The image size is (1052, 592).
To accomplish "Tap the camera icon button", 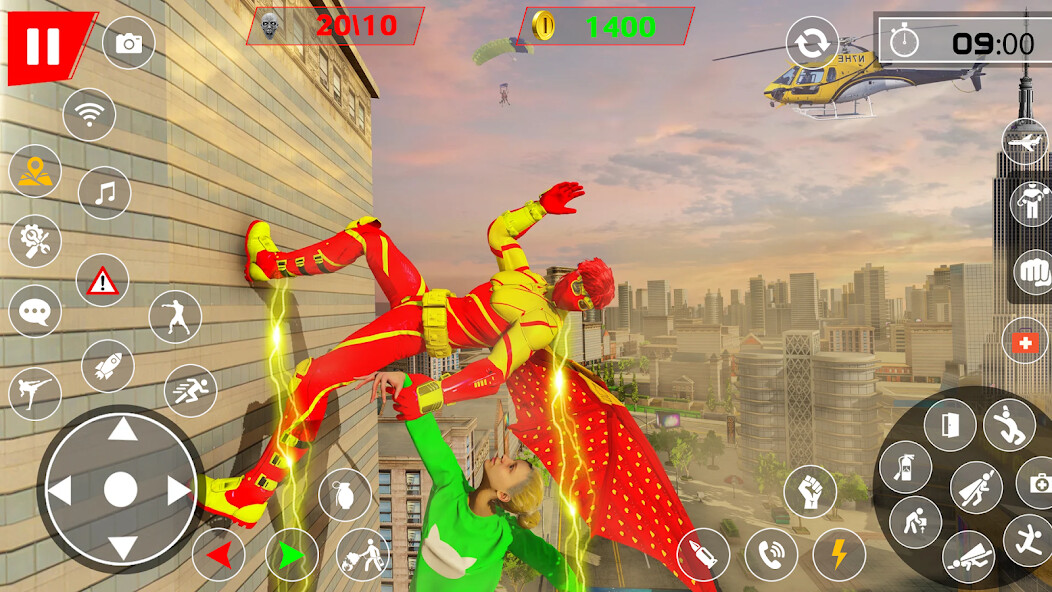I will pos(129,43).
